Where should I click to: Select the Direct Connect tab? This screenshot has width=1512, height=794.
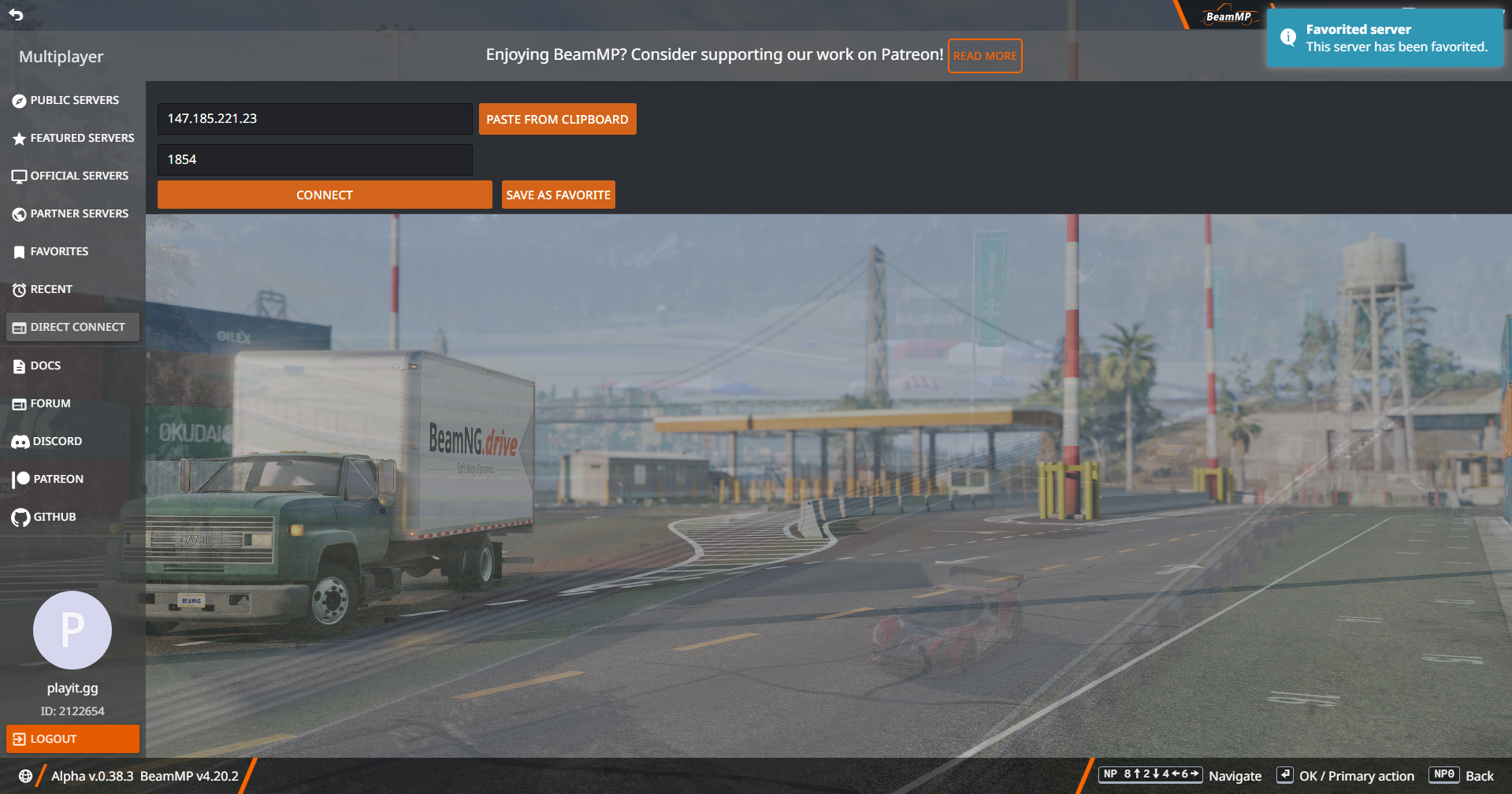(72, 327)
